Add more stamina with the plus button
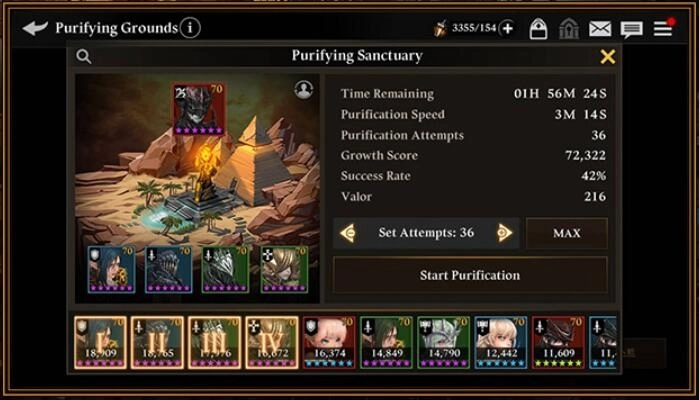Image resolution: width=699 pixels, height=400 pixels. point(507,28)
